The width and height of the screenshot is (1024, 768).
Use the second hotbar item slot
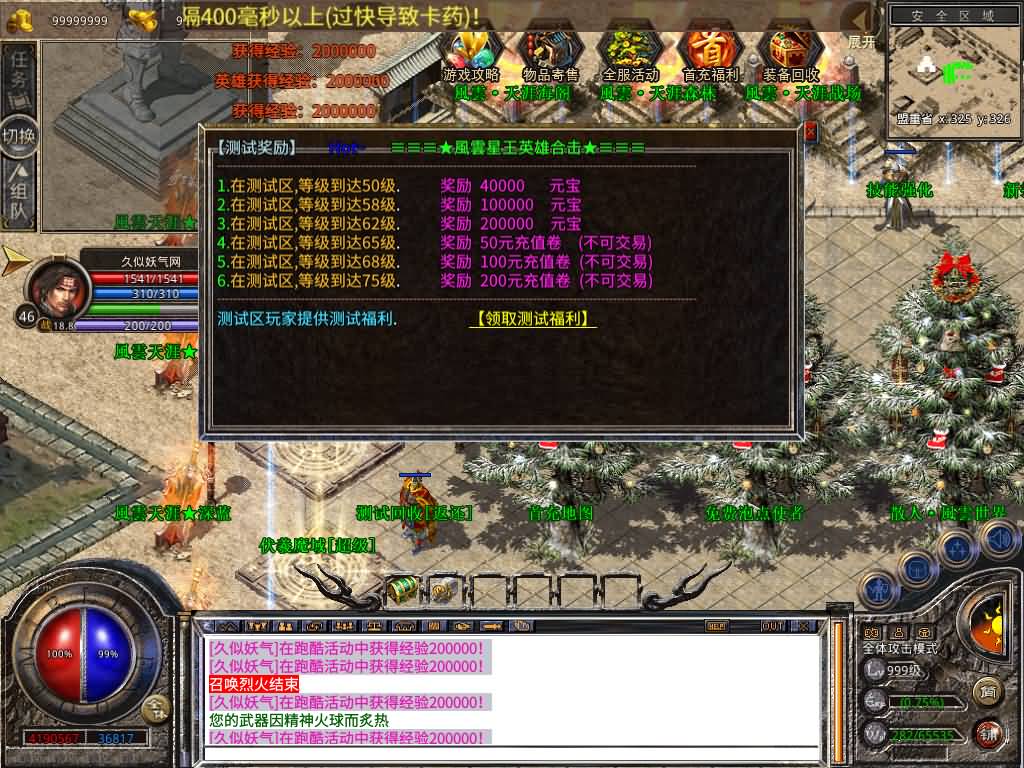pyautogui.click(x=445, y=590)
